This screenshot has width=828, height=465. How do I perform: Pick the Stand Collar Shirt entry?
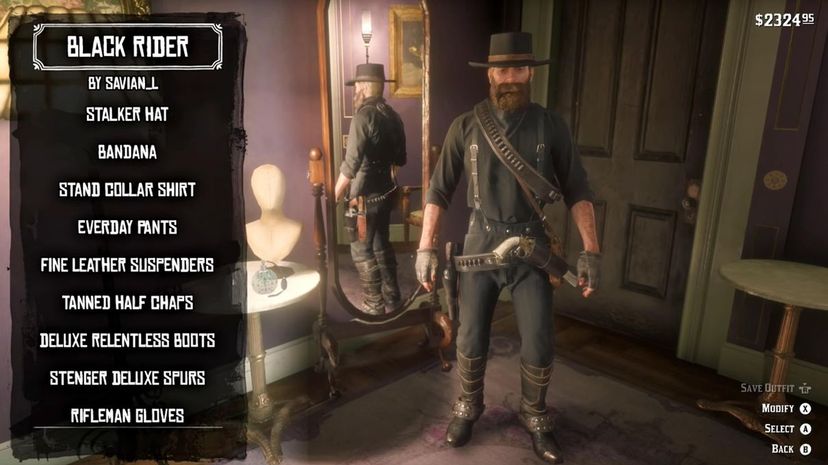point(127,190)
